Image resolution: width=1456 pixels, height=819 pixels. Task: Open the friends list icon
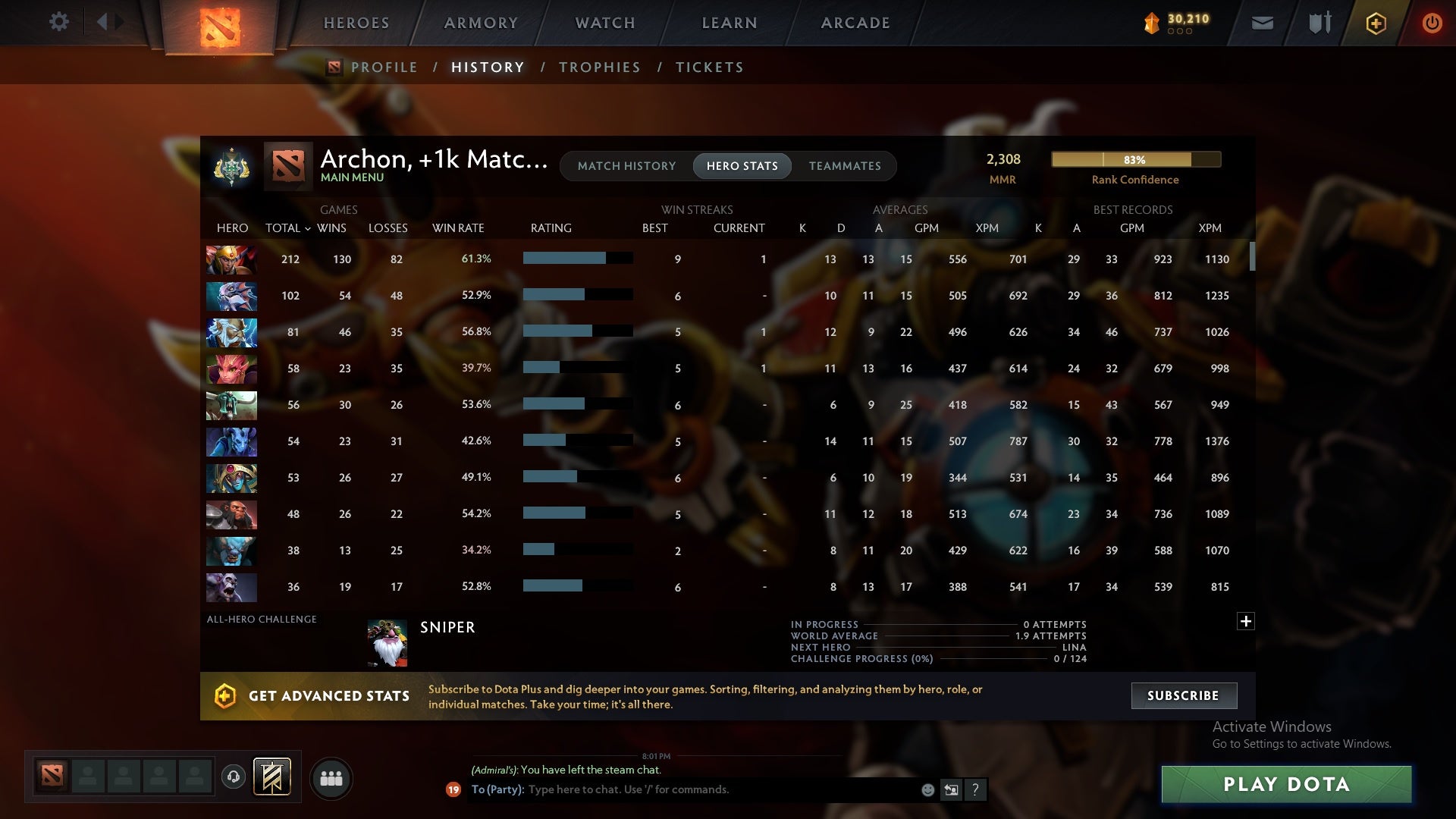(331, 778)
